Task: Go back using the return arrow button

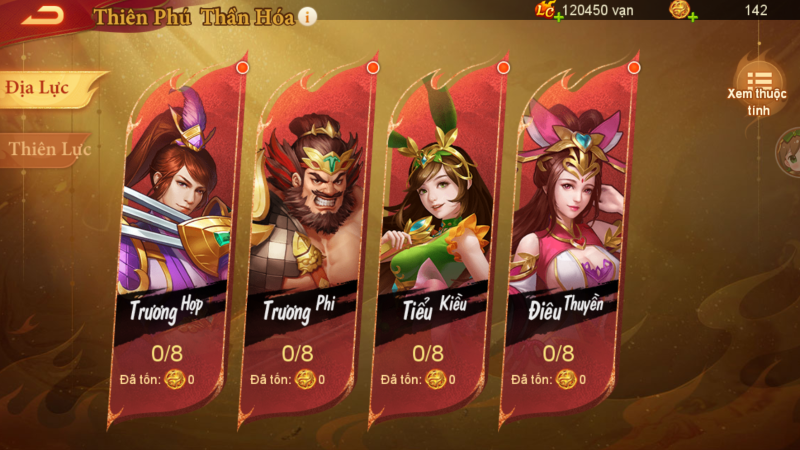Action: click(x=42, y=14)
